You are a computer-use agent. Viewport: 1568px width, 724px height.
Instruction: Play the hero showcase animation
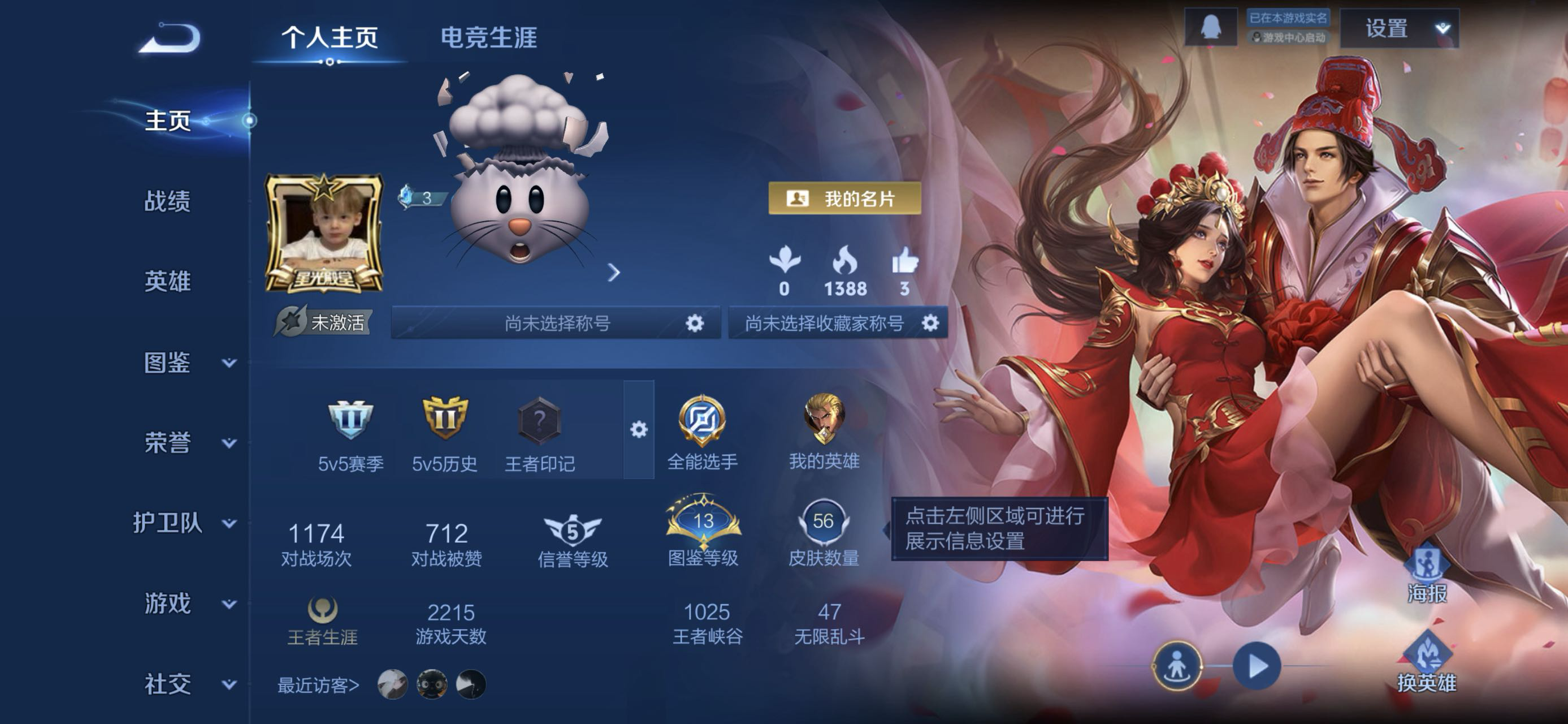point(1257,666)
